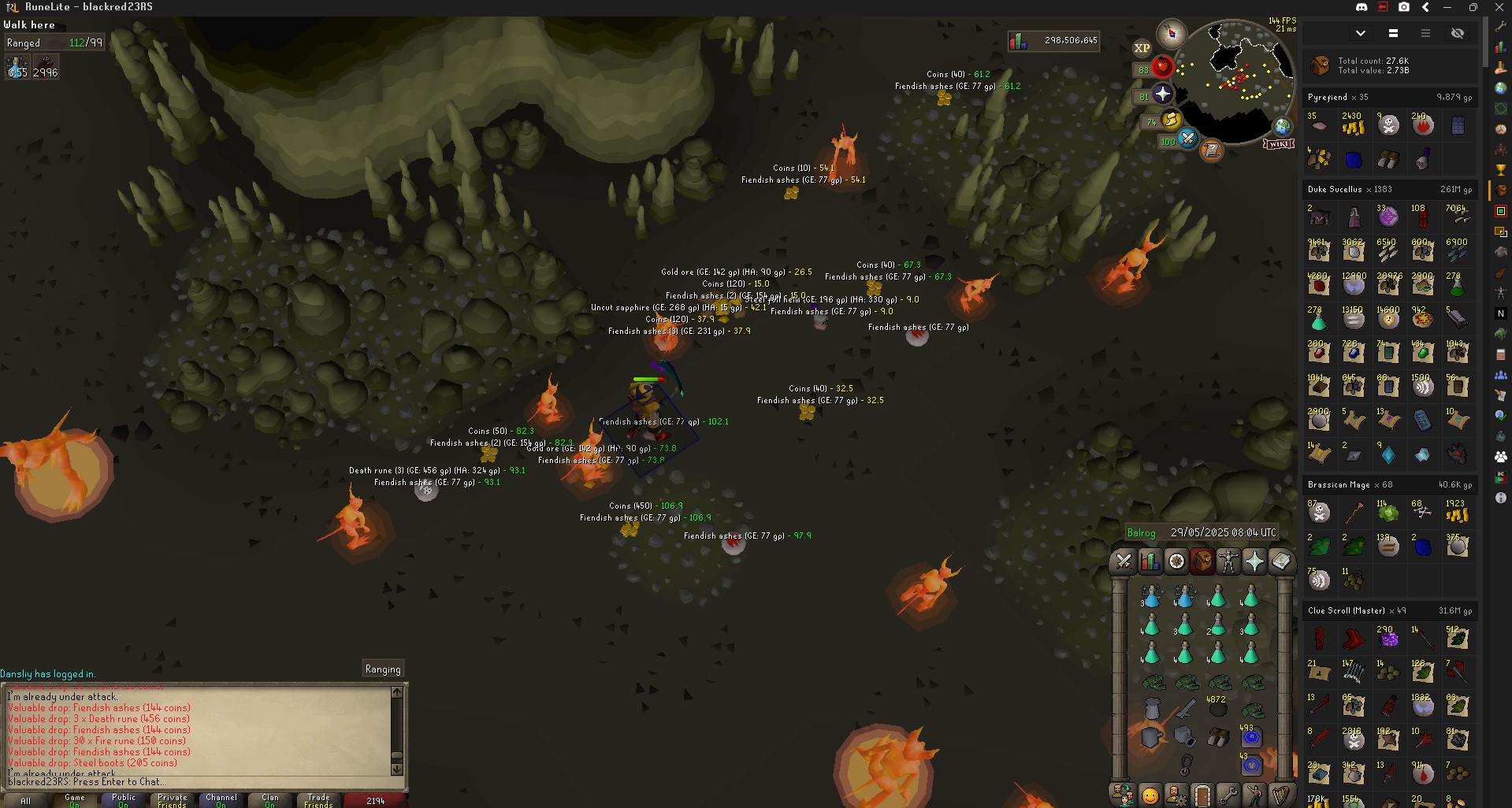Open the world map globe icon
Viewport: 1512px width, 808px height.
[1283, 126]
